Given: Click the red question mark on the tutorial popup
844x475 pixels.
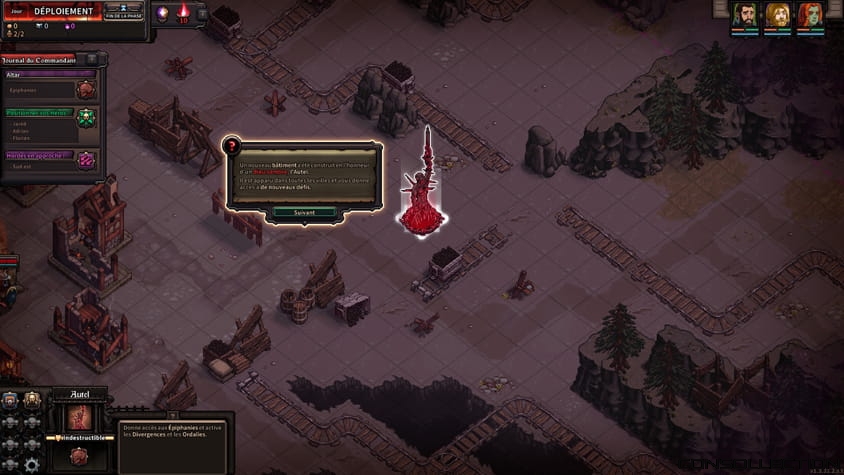Looking at the screenshot, I should coord(232,147).
